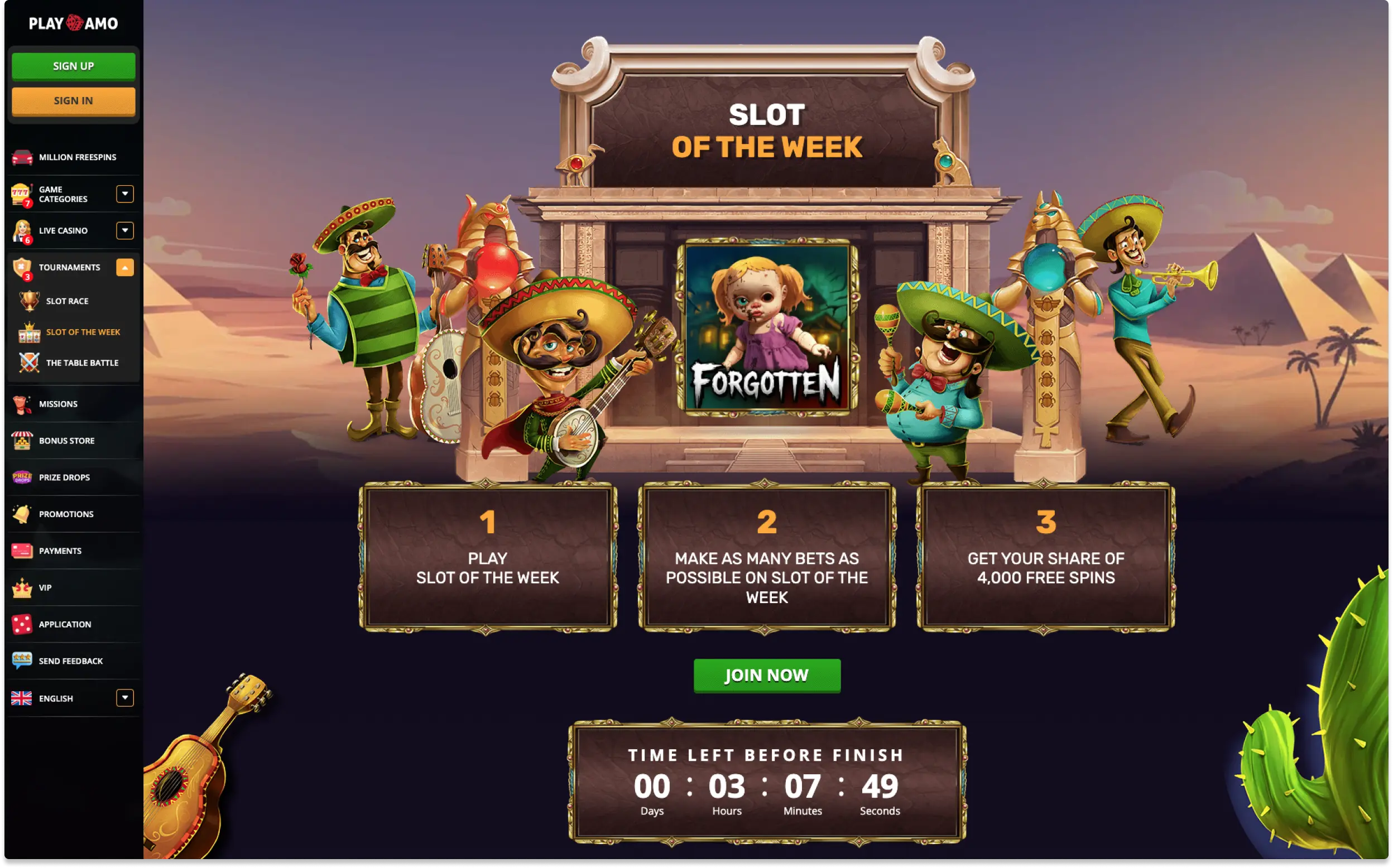Choose Slot of the Week sidebar entry

point(83,332)
